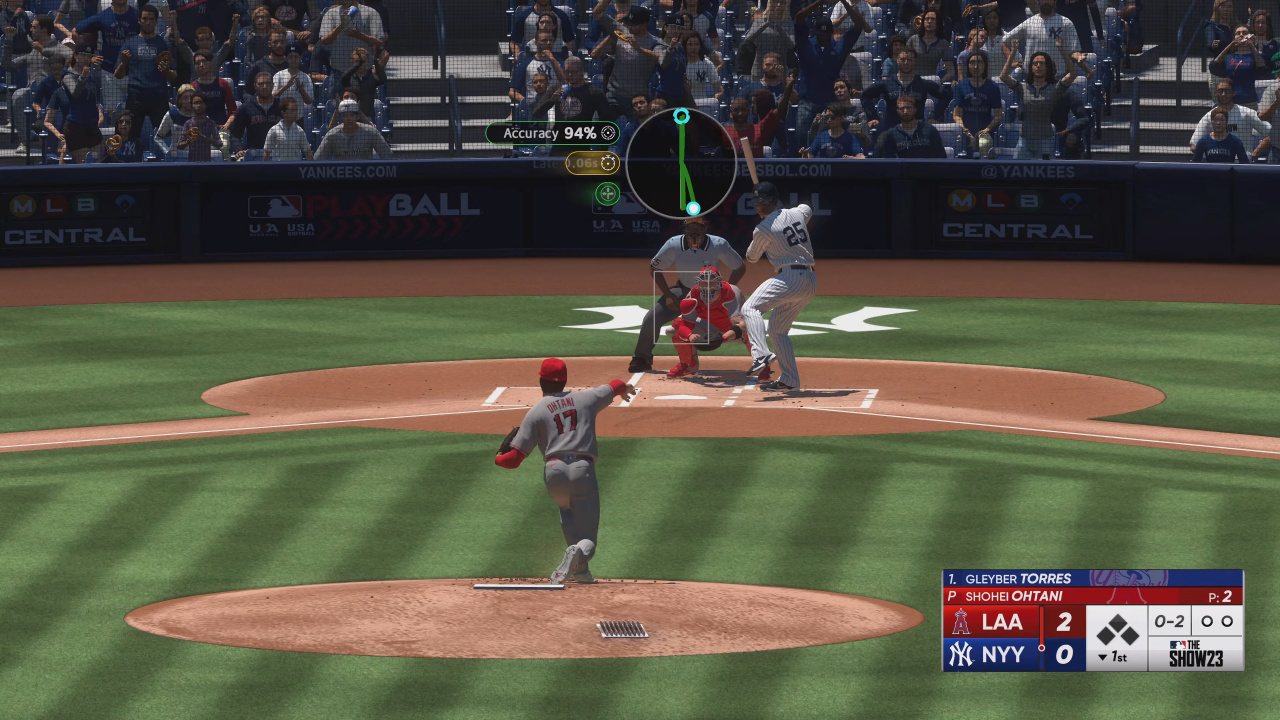The image size is (1280, 720).
Task: Select the Gleyber Torres batter row
Action: coord(1092,578)
